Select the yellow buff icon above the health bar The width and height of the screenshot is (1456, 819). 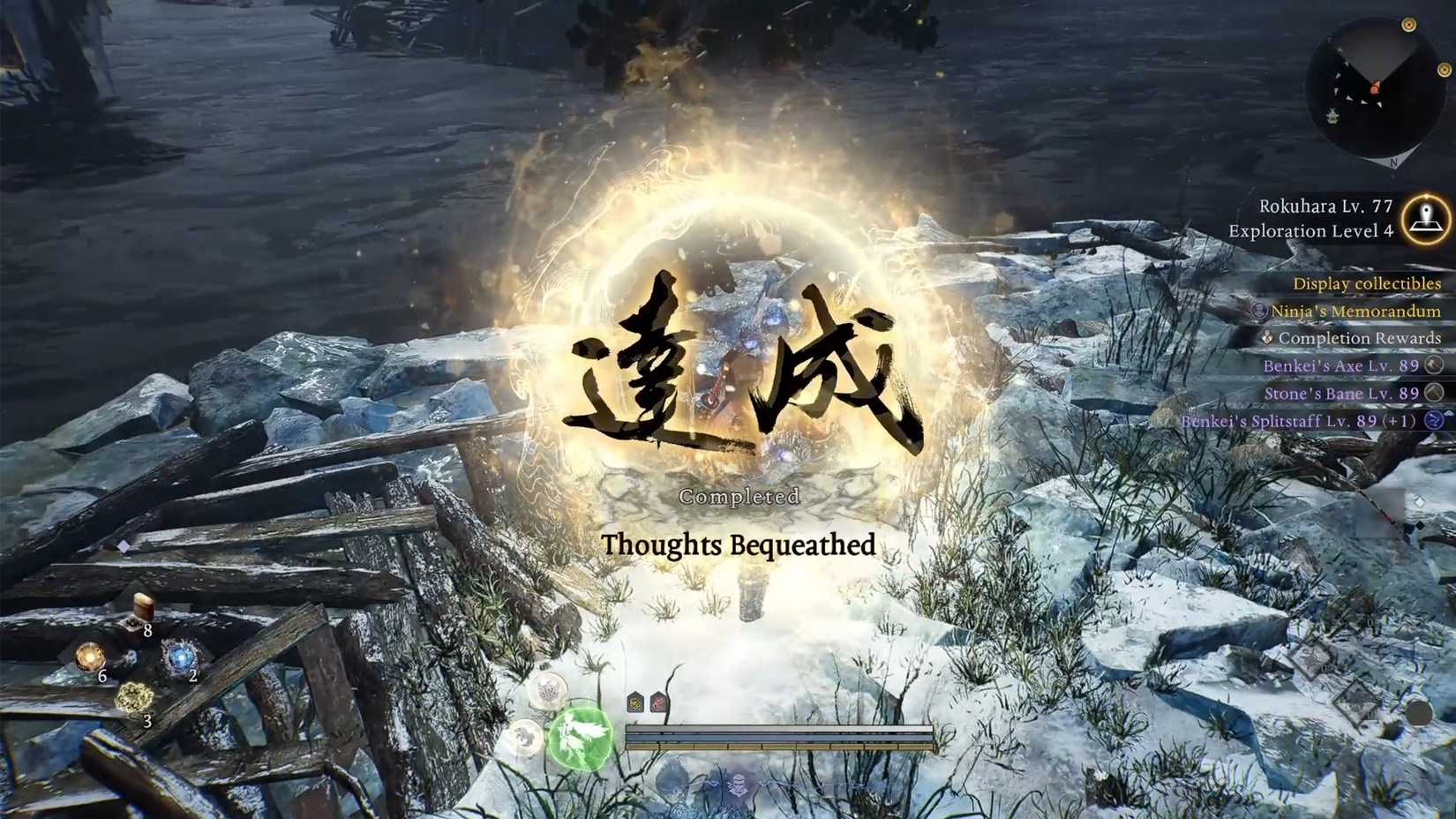pyautogui.click(x=634, y=702)
